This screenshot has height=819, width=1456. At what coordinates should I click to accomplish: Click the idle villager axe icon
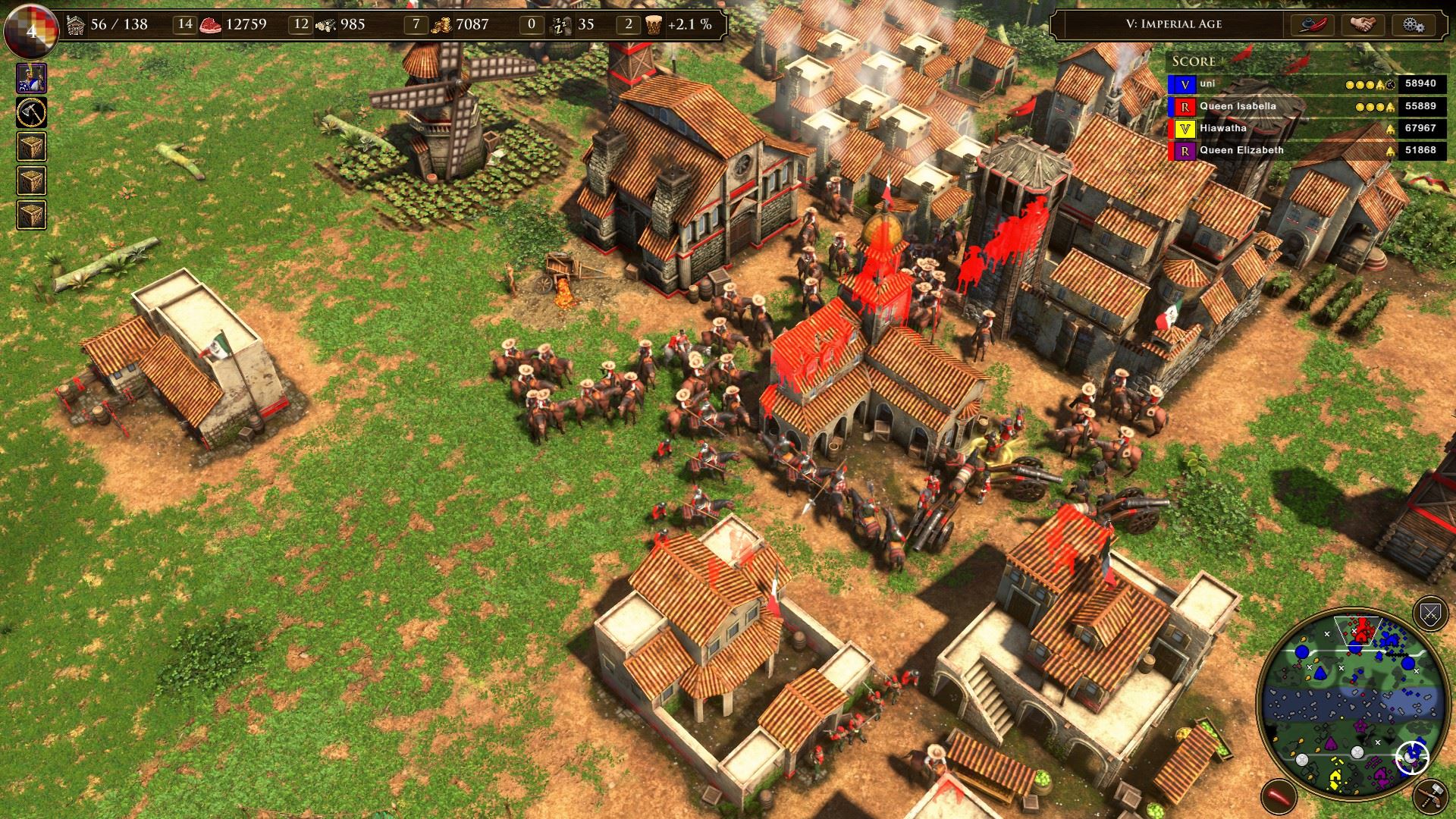pyautogui.click(x=32, y=113)
